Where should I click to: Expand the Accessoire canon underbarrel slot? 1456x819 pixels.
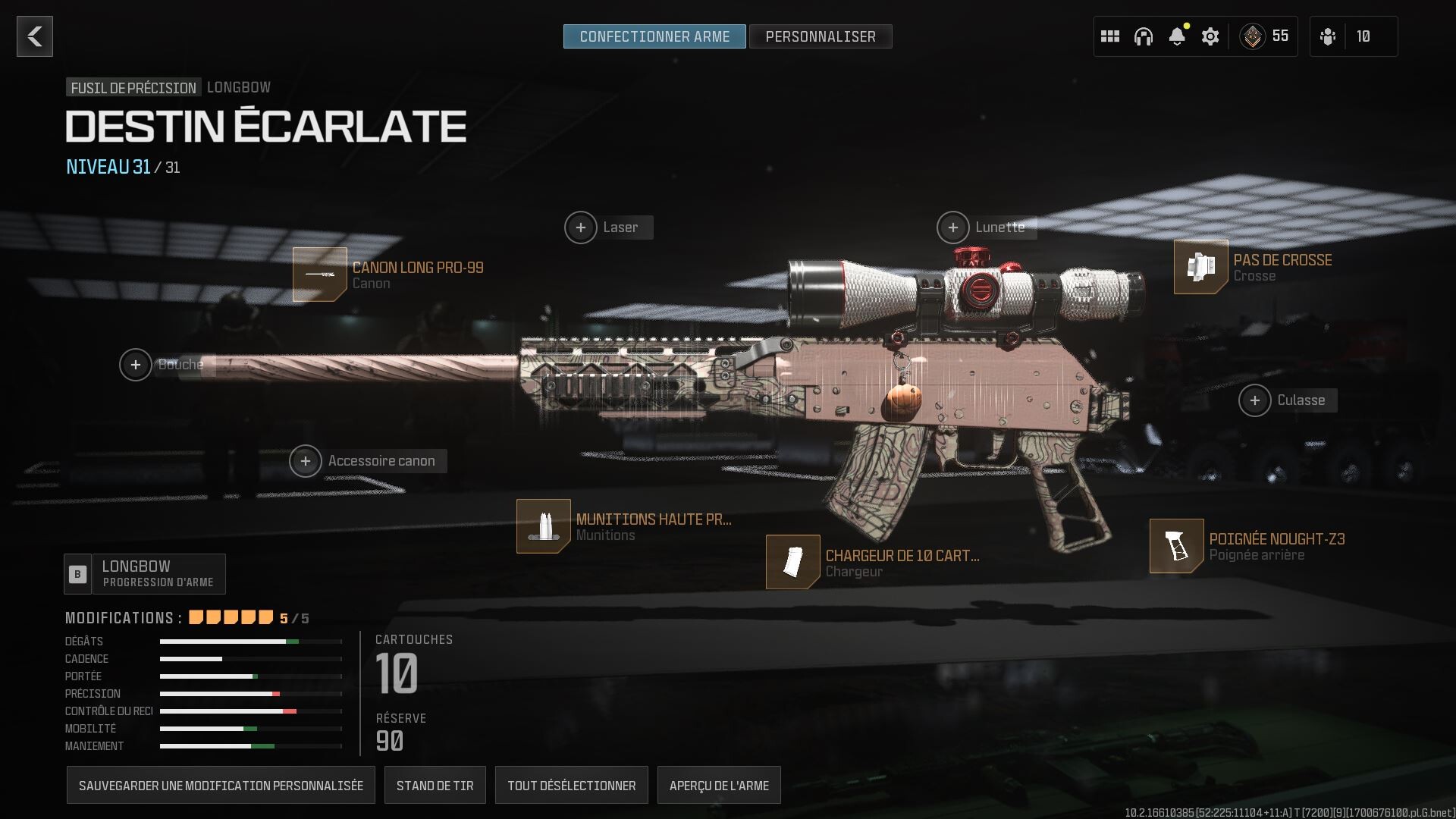click(x=306, y=460)
